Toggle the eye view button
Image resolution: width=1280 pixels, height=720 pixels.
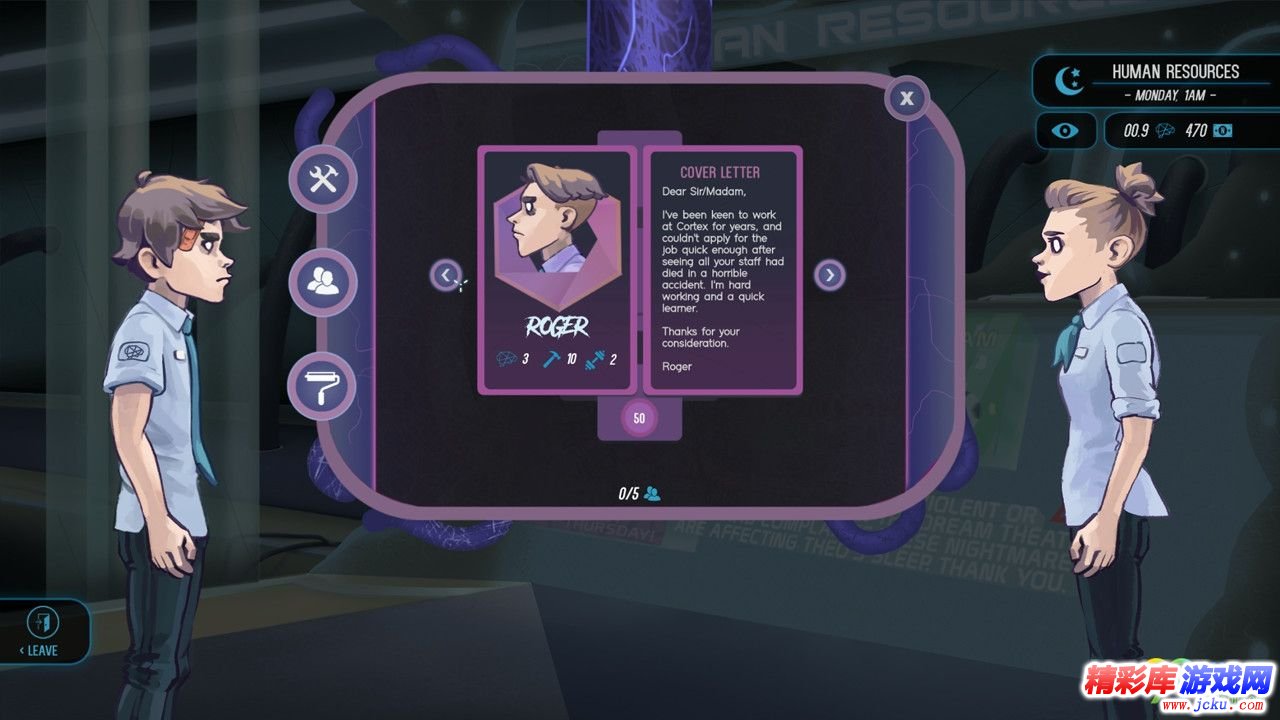pyautogui.click(x=1065, y=131)
